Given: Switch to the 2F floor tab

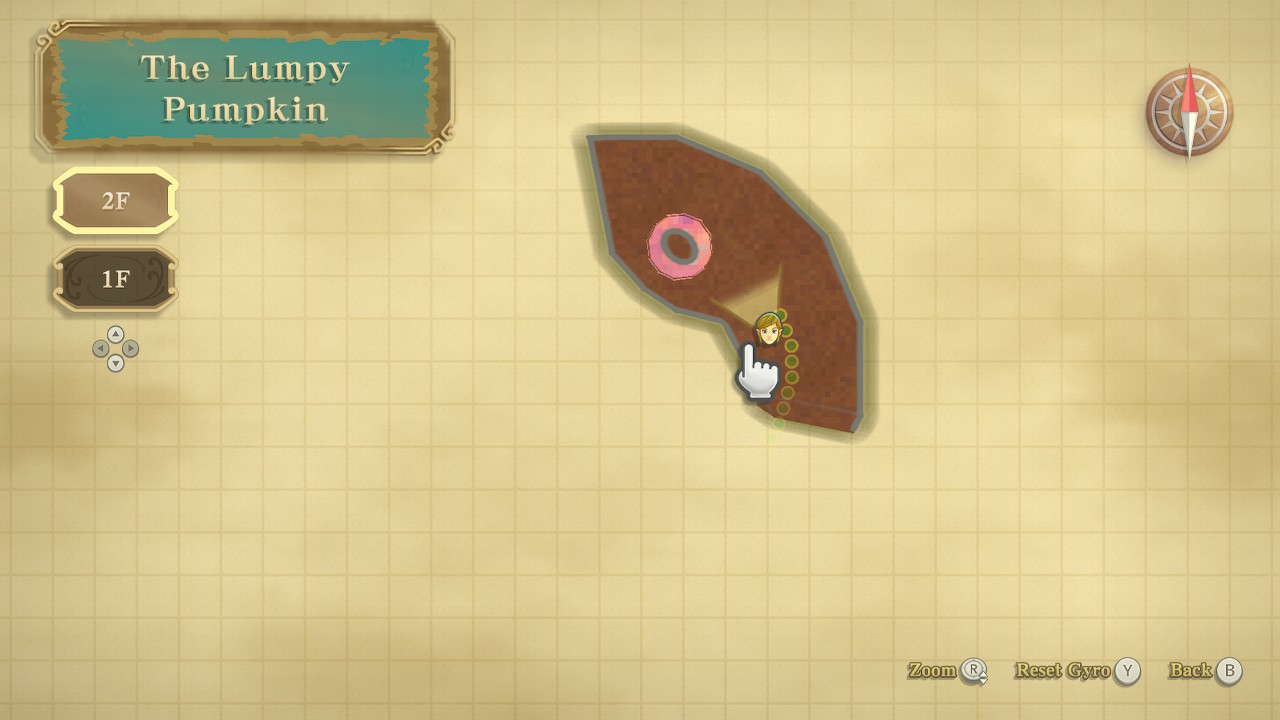Looking at the screenshot, I should (115, 201).
